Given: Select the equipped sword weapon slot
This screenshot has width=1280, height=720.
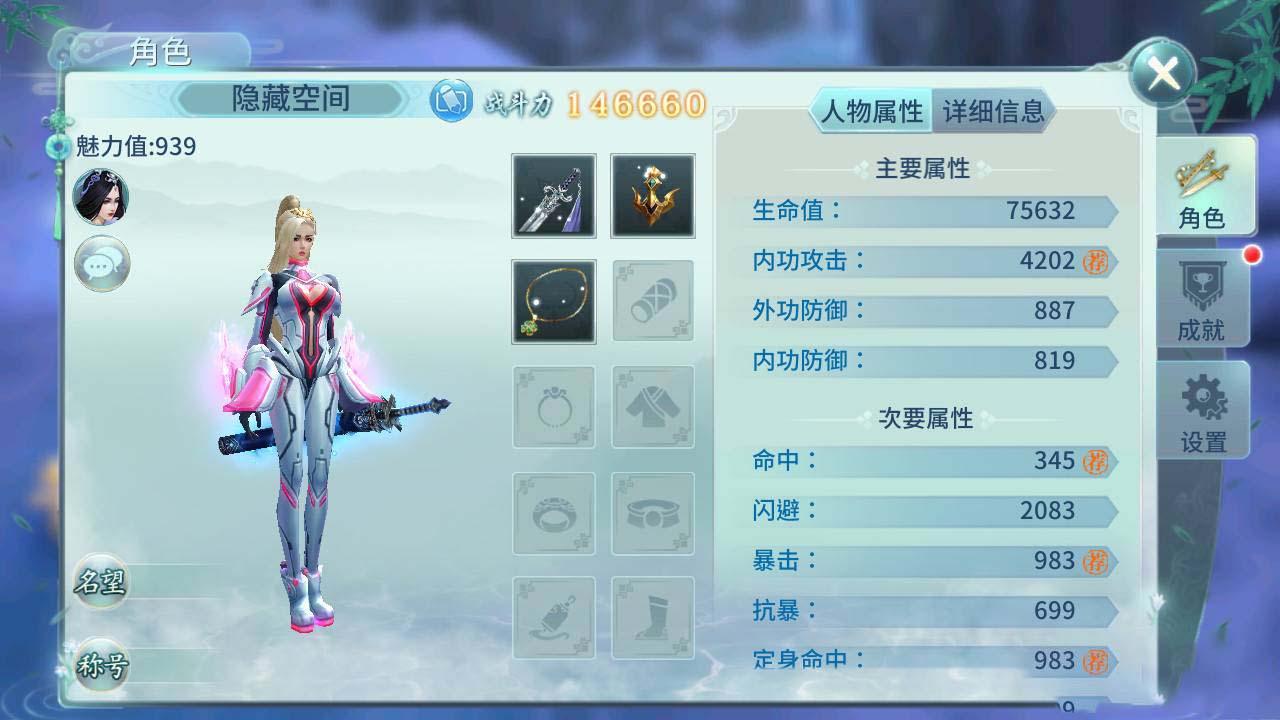Looking at the screenshot, I should pos(552,196).
